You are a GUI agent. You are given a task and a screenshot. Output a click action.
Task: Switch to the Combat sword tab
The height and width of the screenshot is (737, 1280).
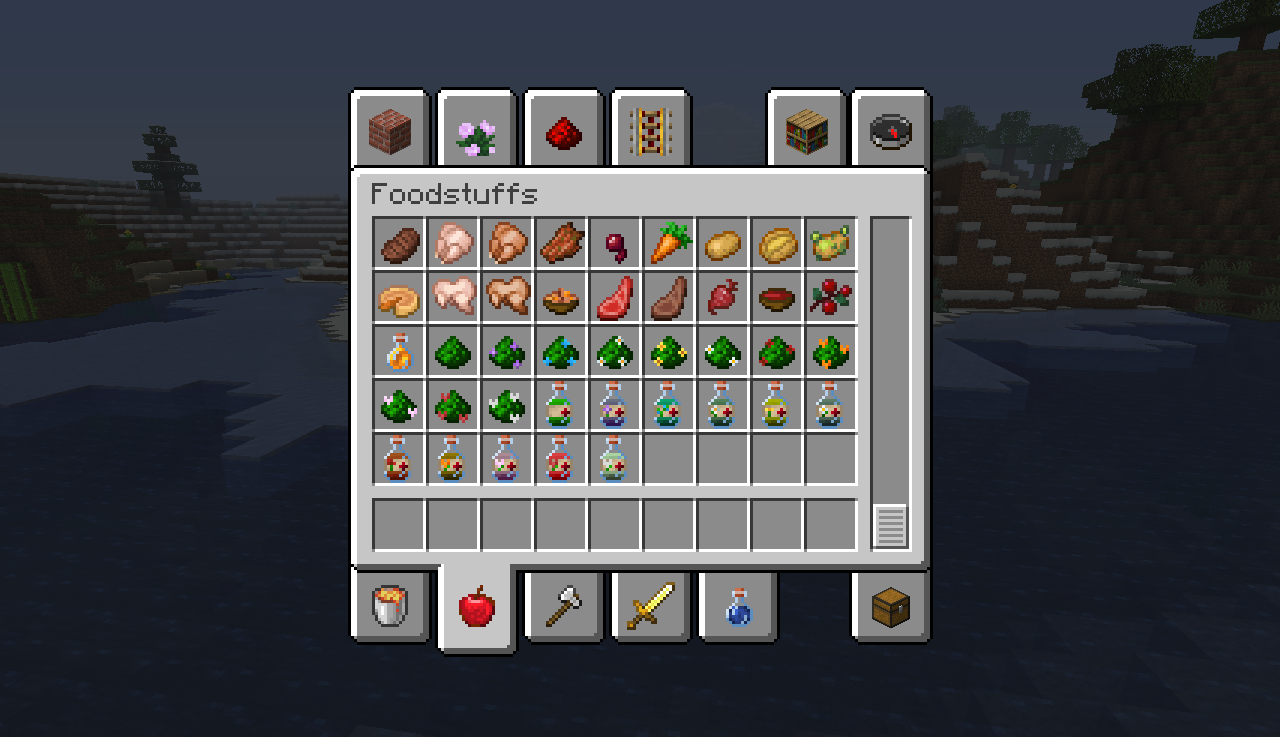(649, 607)
